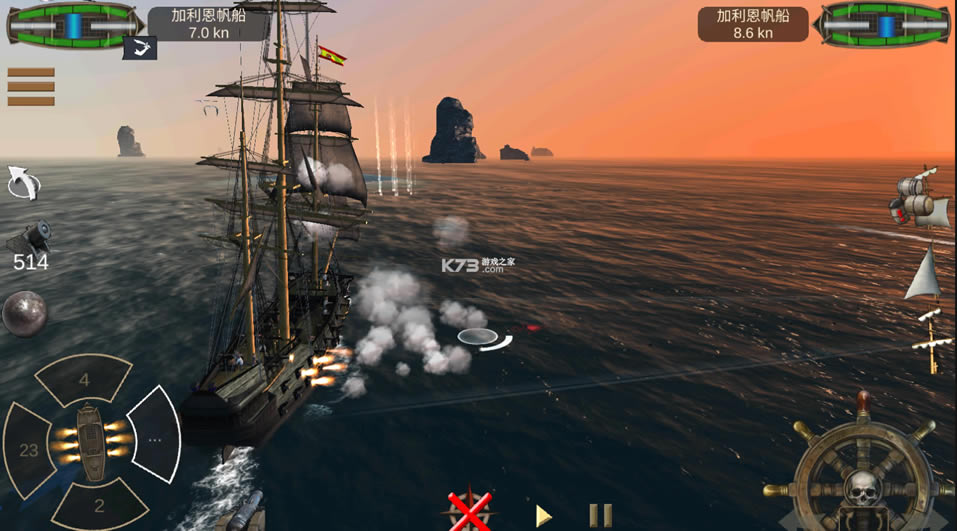Screen dimensions: 957x531
Task: Click the yellow play arrow button
Action: click(543, 516)
